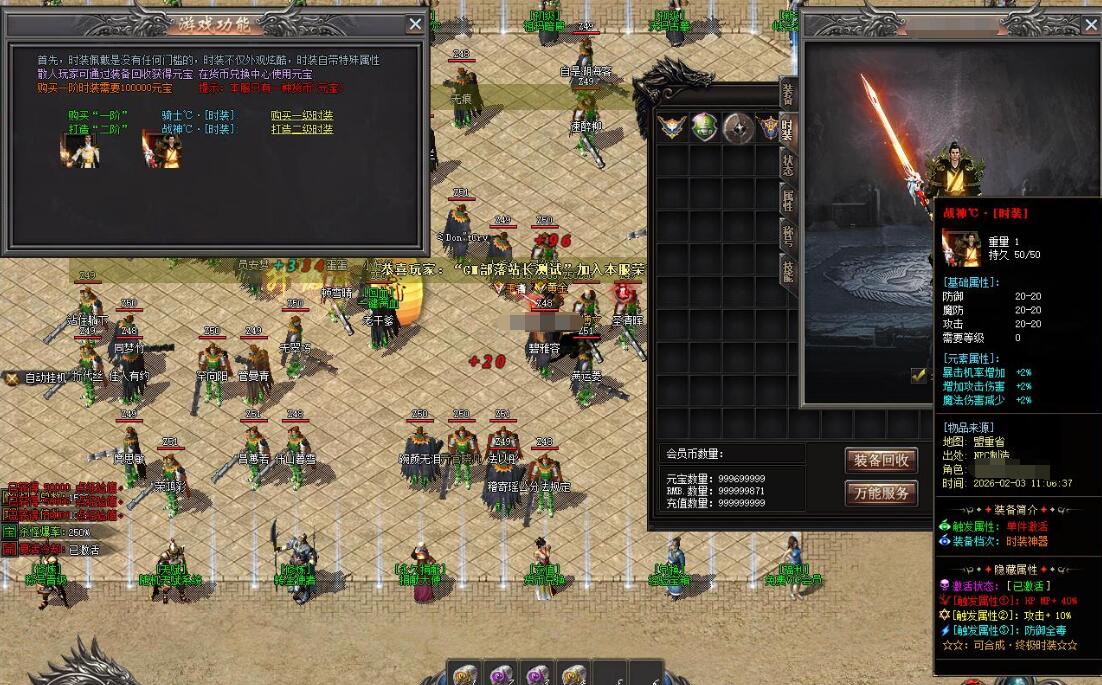The image size is (1102, 685).
Task: Open the 万能服务 services button
Action: click(881, 493)
